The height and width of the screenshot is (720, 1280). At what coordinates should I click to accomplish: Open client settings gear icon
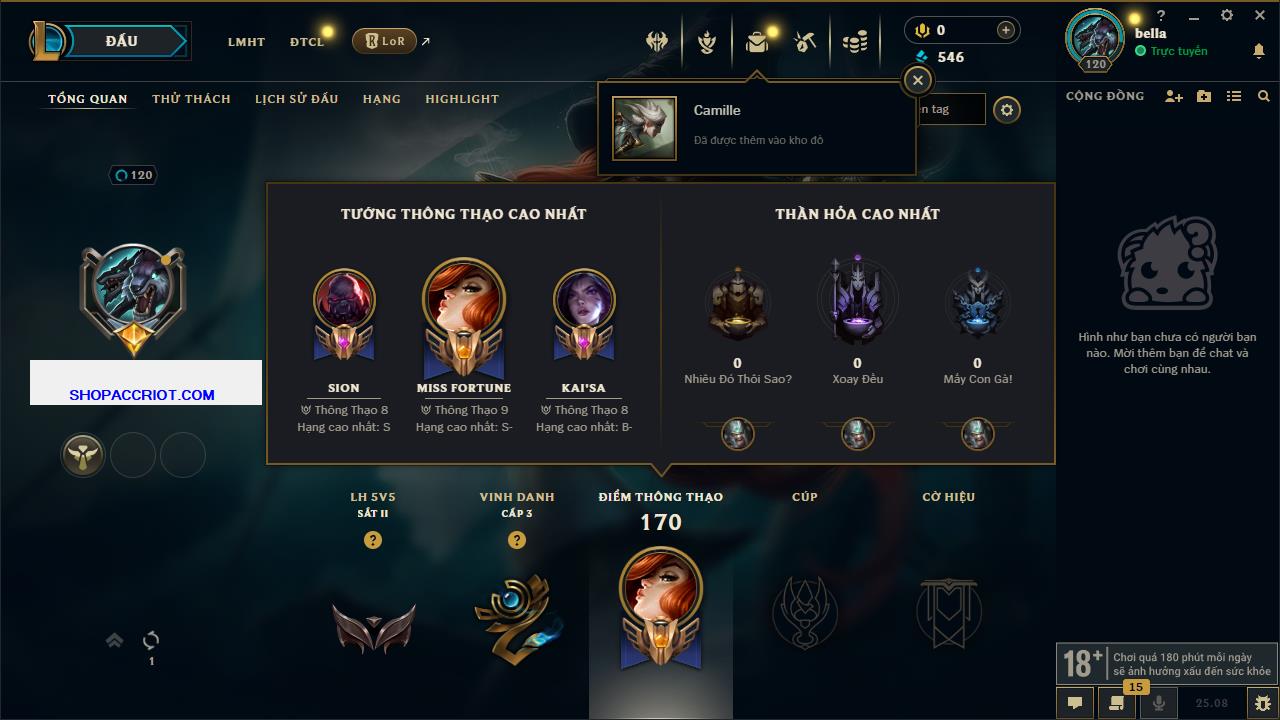[1227, 15]
